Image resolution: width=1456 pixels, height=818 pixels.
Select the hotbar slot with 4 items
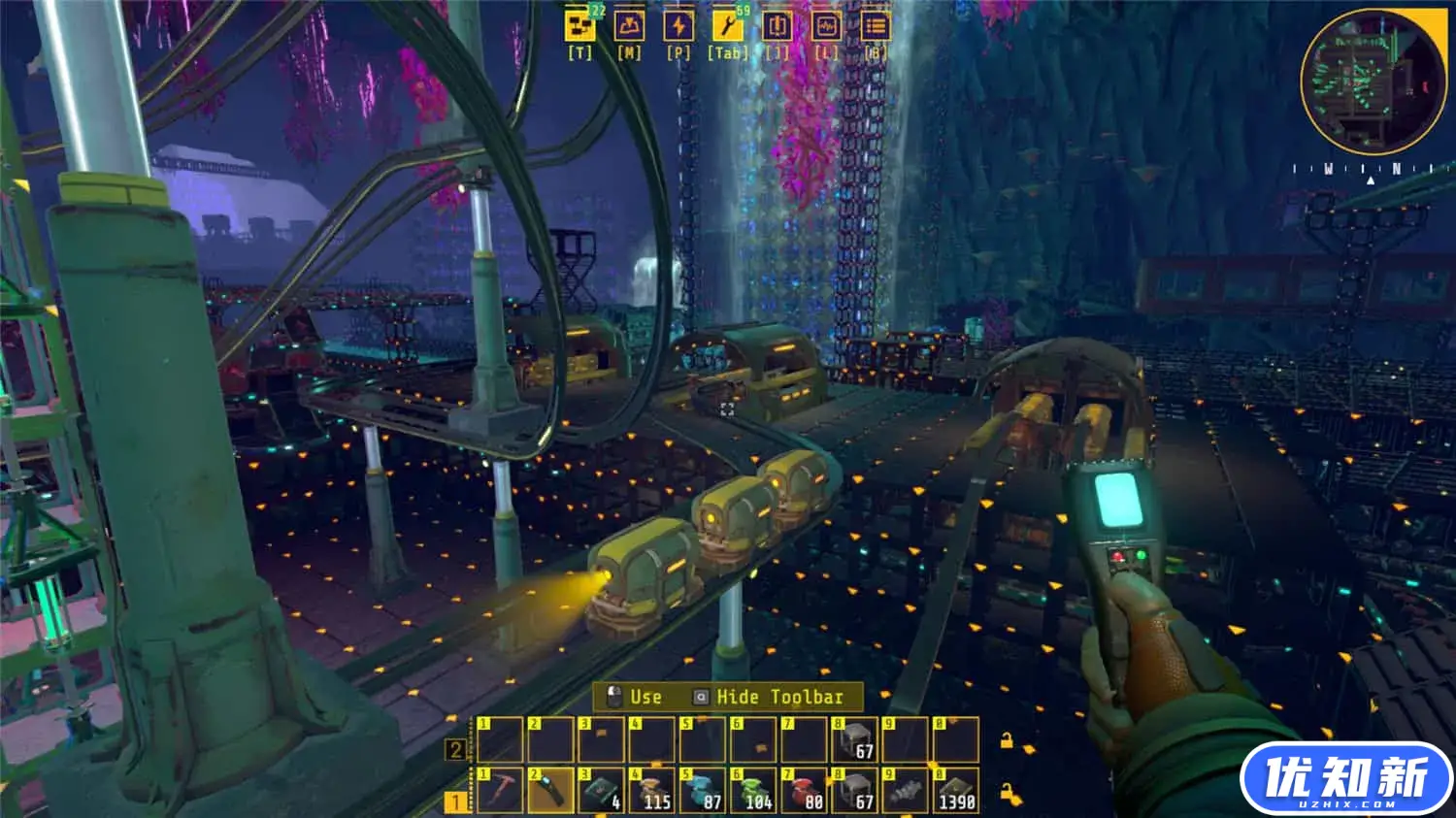point(602,790)
